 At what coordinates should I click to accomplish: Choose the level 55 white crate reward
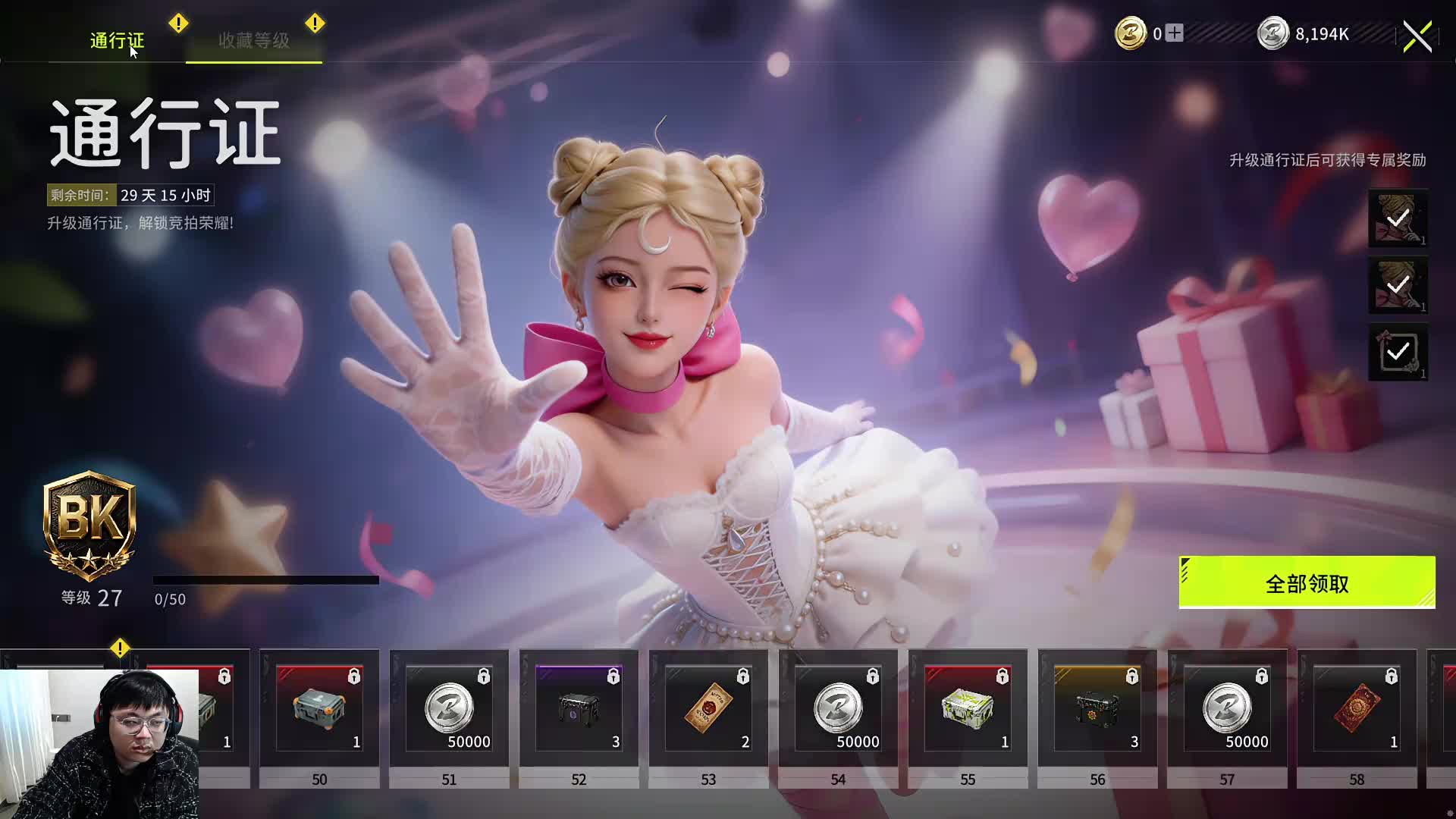[968, 709]
